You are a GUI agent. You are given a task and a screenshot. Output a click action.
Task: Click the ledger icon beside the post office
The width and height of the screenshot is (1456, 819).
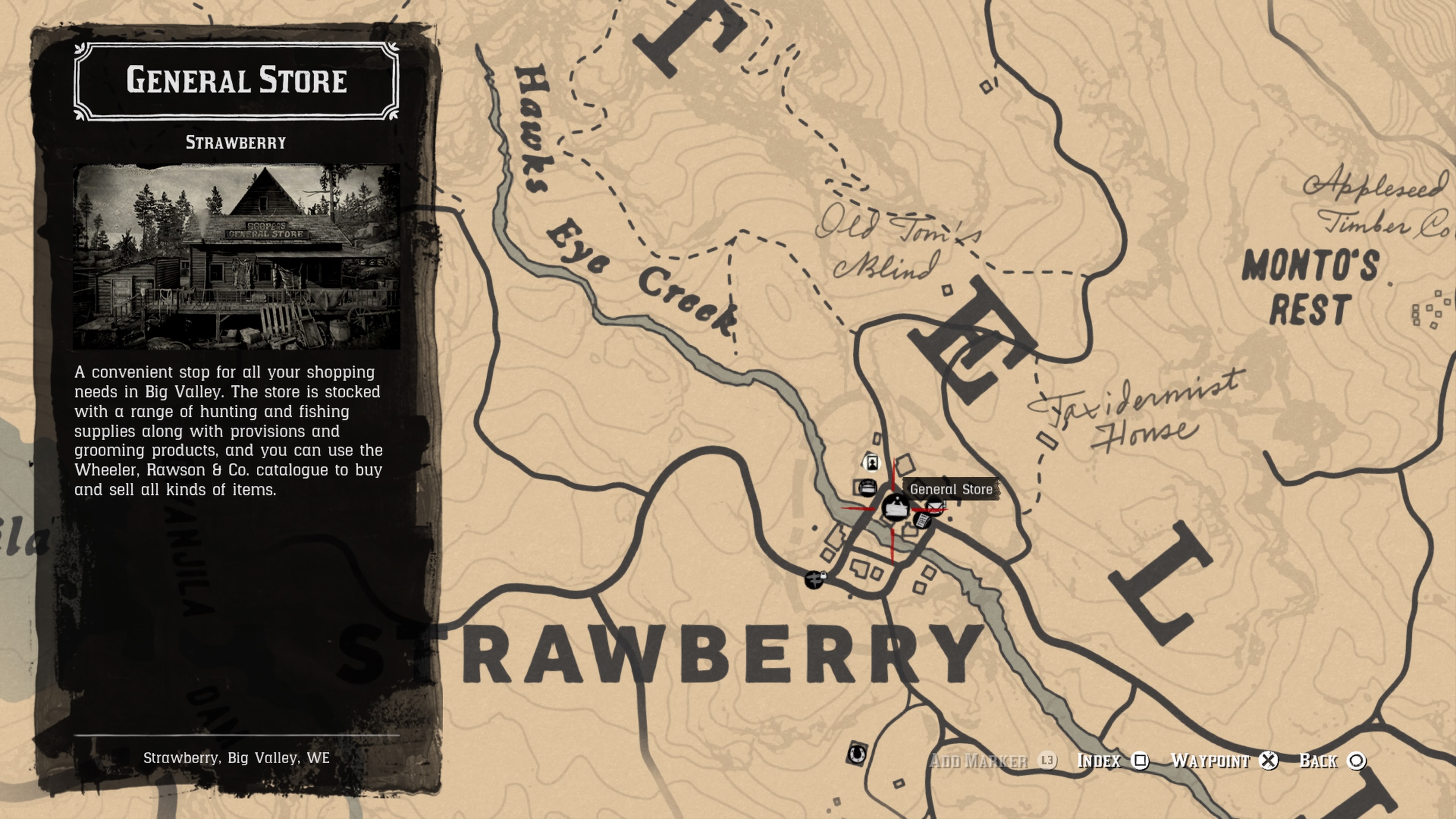point(923,522)
